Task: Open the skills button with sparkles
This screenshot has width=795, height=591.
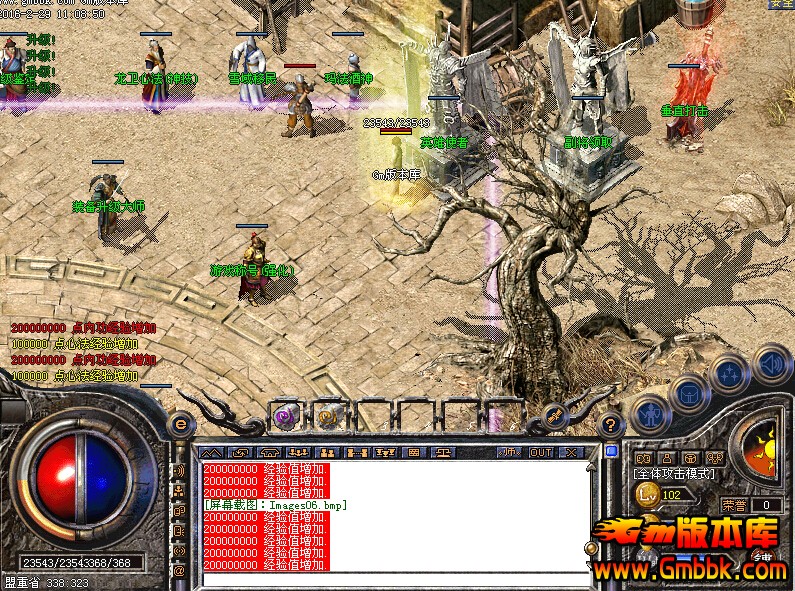Action: (729, 373)
